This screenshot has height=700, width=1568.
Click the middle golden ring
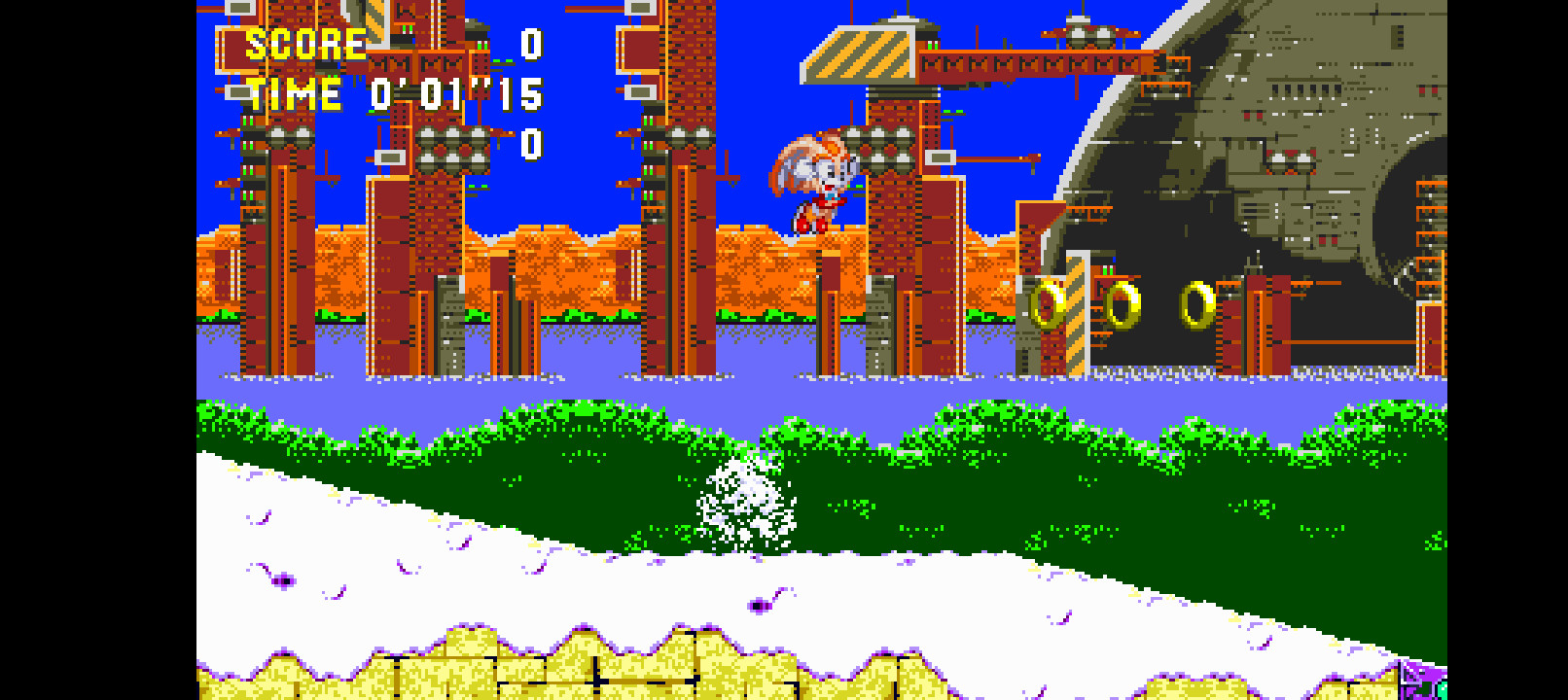click(x=1123, y=304)
